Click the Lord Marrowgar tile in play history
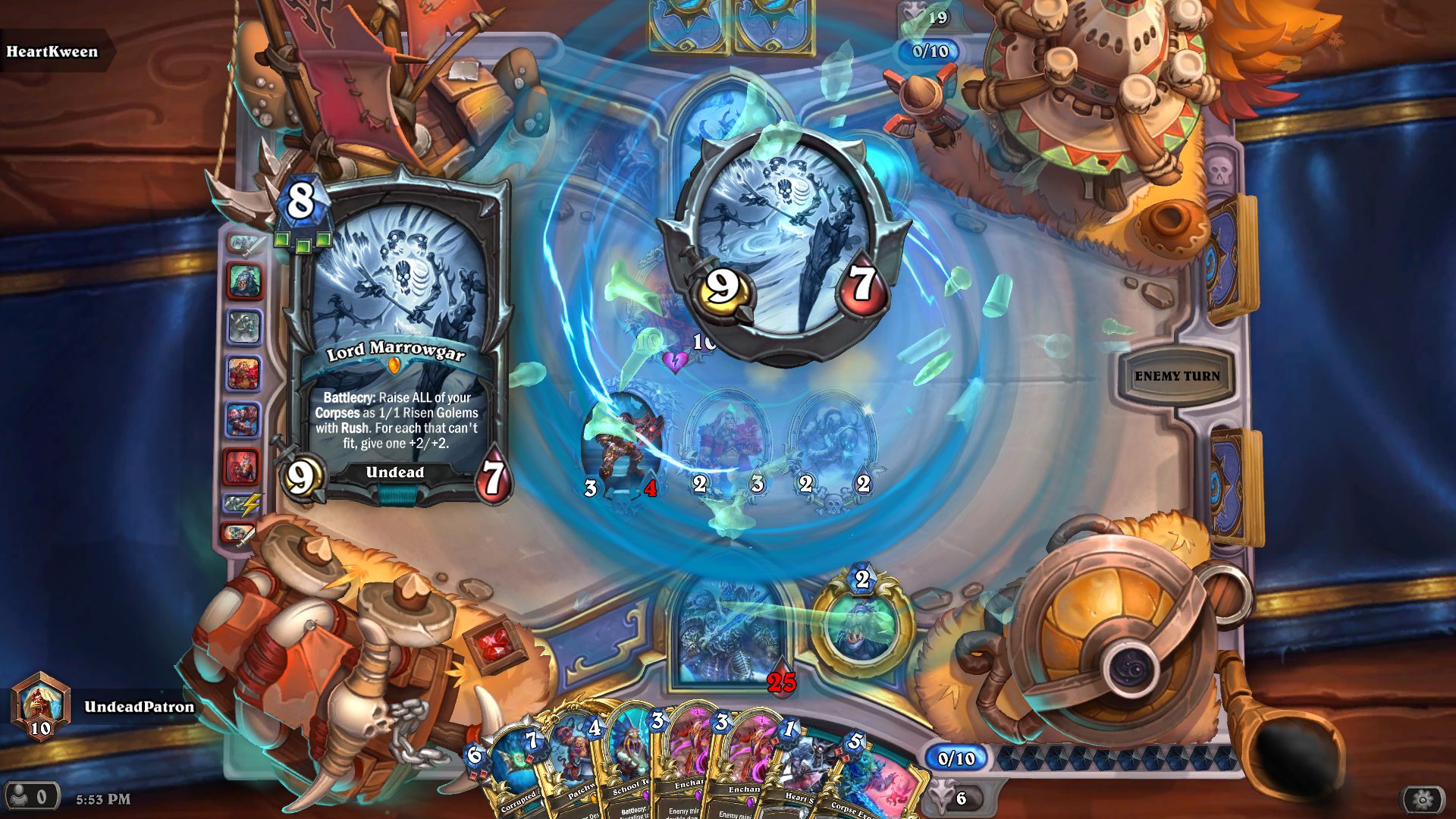Image resolution: width=1456 pixels, height=819 pixels. (x=244, y=325)
